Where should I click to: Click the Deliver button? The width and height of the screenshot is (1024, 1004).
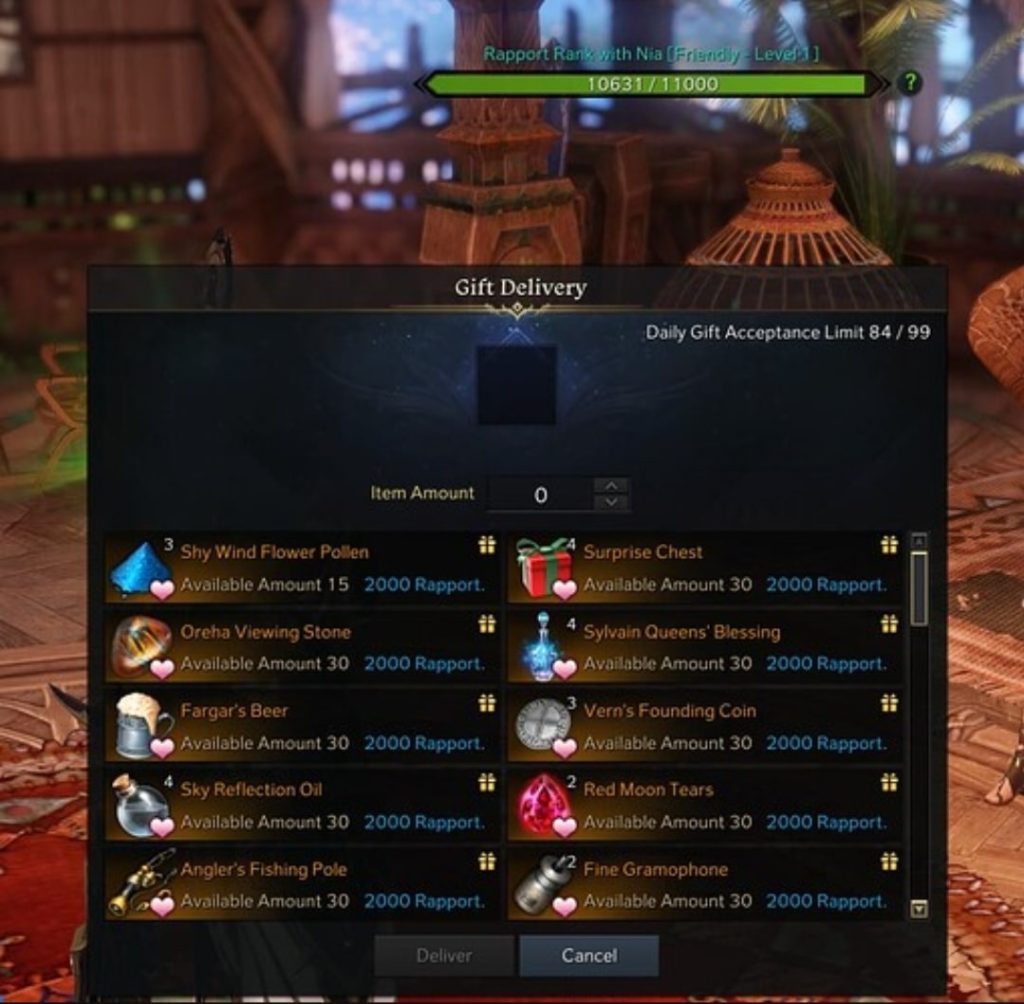pos(444,955)
